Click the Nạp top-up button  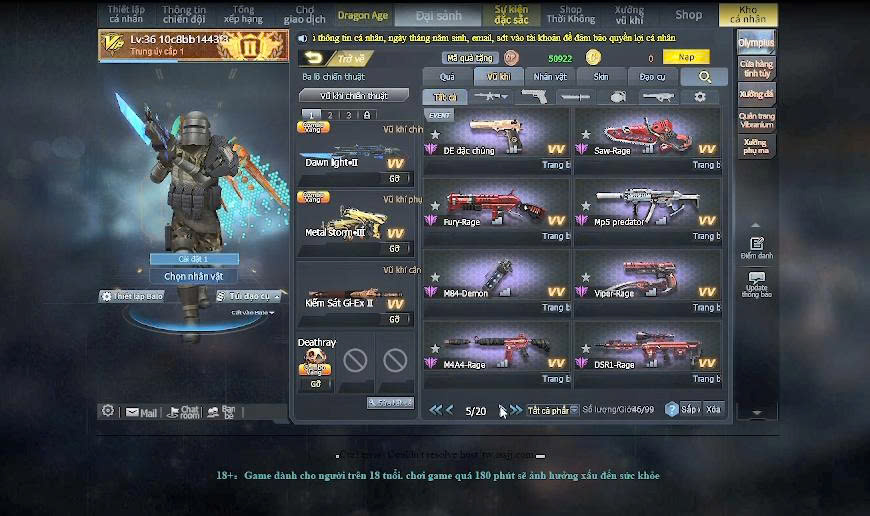point(686,58)
